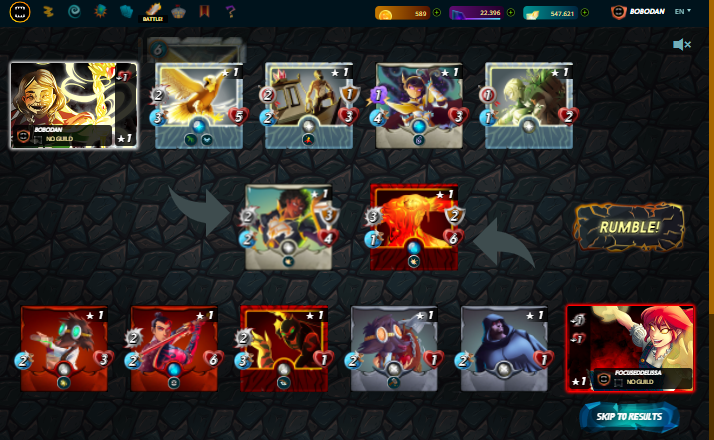
Task: Open the EN language dropdown
Action: pos(683,11)
